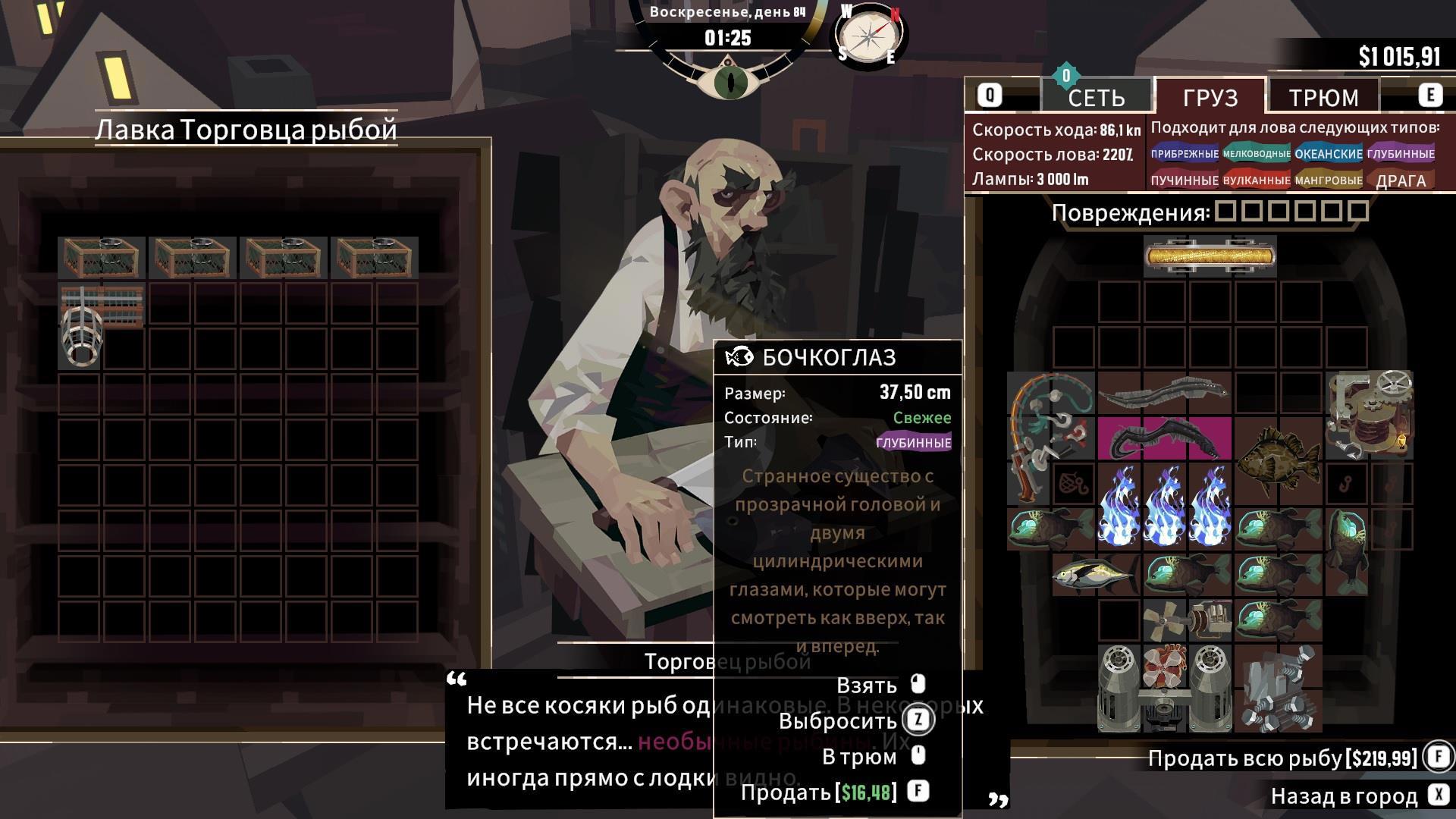
Task: Select the ГРУЗ cargo tab
Action: point(1210,97)
